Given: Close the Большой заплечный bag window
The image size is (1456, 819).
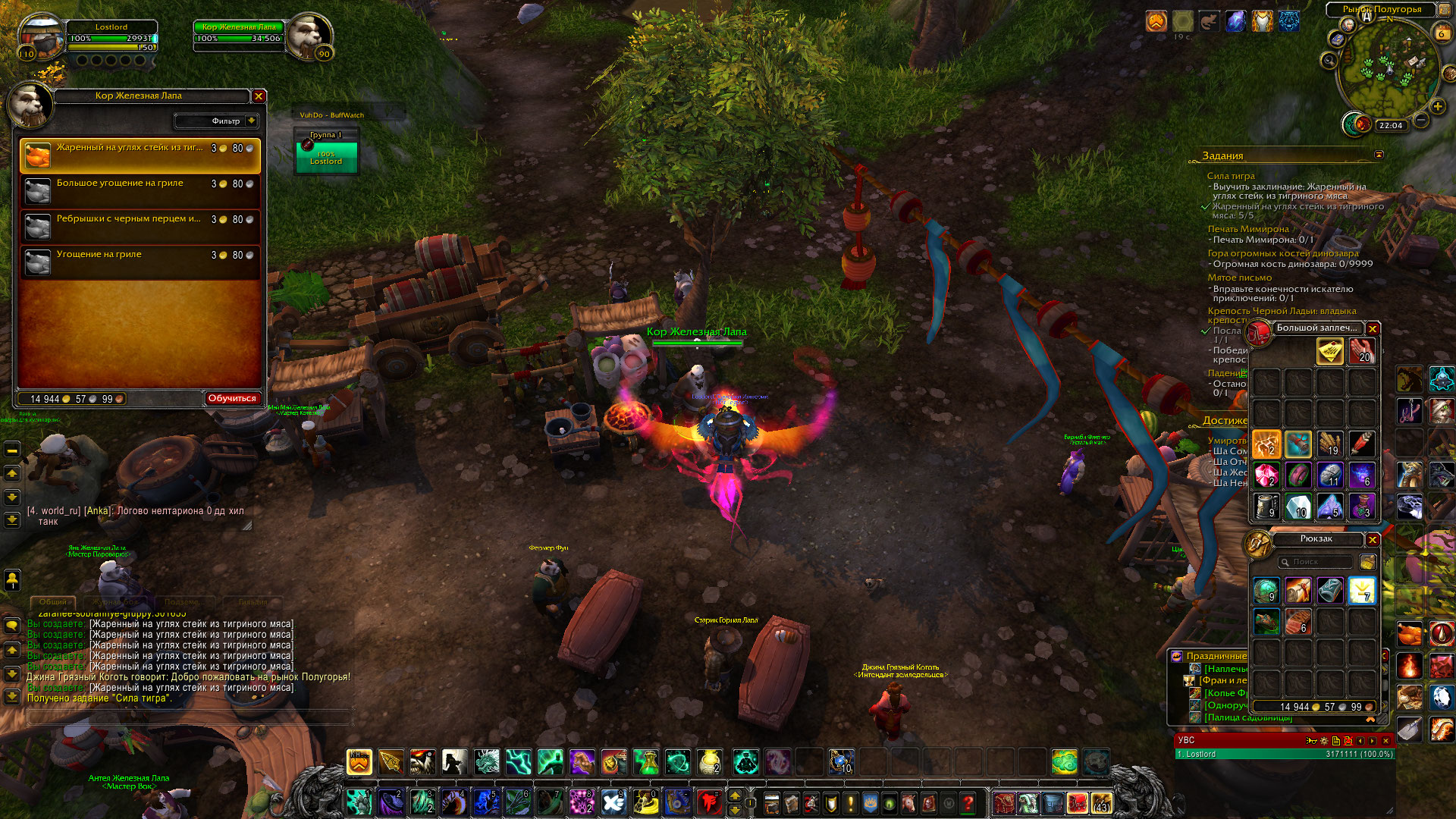Looking at the screenshot, I should click(x=1373, y=328).
